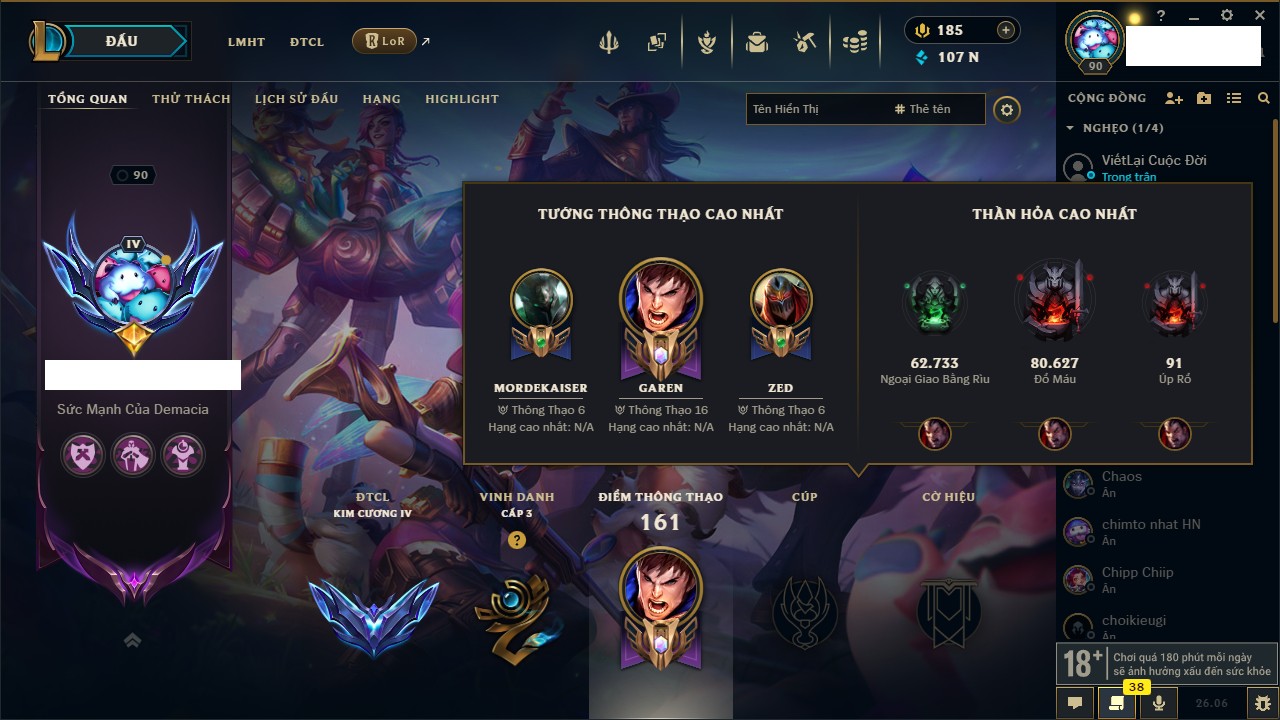Open the missions scroll button showing 38
1280x720 pixels.
1116,703
